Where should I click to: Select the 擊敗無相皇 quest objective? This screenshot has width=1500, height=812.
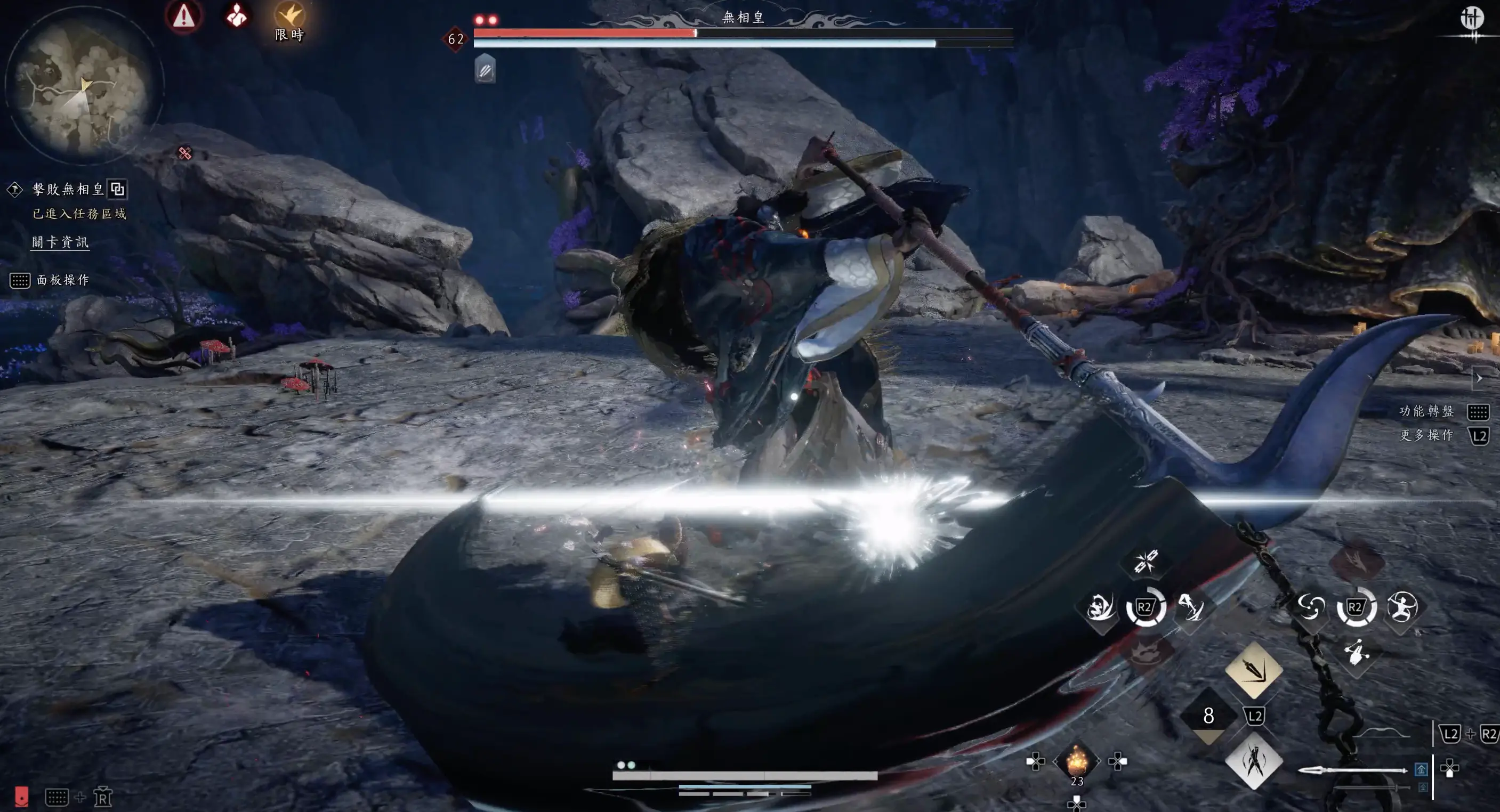pos(68,189)
